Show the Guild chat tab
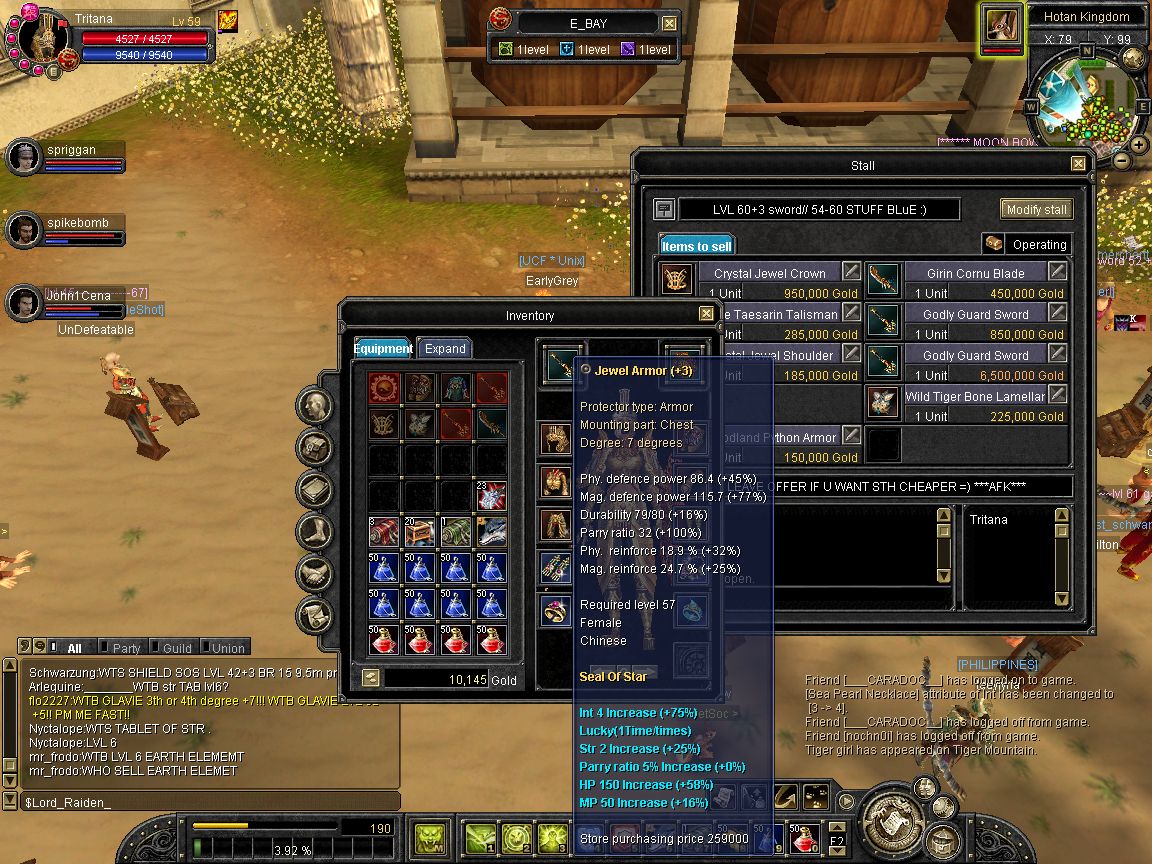The image size is (1152, 864). point(177,648)
